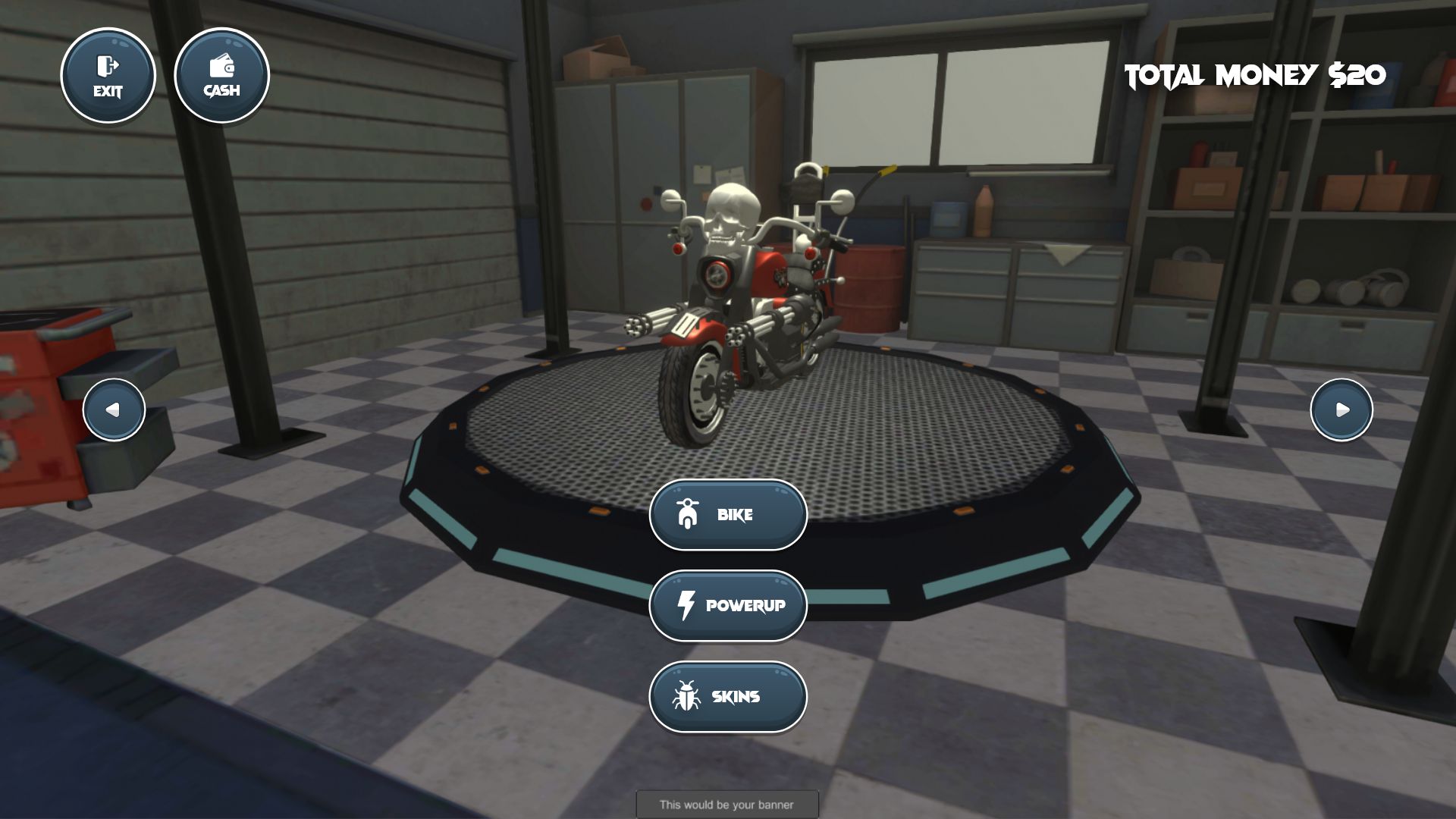Open the Cash shop
Viewport: 1456px width, 819px height.
pos(221,76)
